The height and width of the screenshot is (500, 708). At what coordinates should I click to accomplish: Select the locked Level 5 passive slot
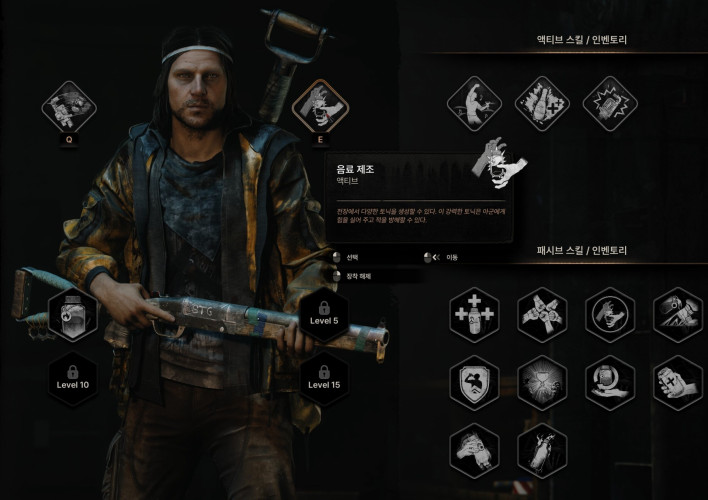(324, 314)
